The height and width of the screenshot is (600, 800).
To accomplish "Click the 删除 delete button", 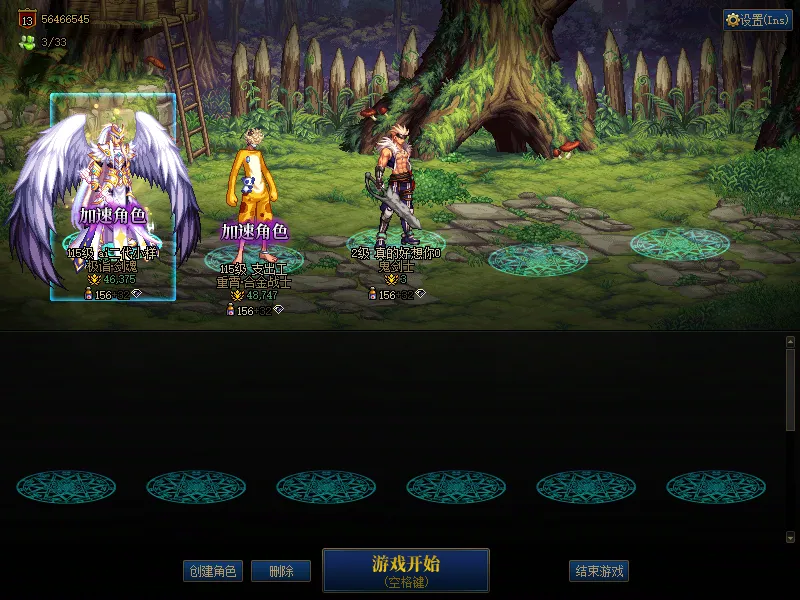I will [x=281, y=571].
